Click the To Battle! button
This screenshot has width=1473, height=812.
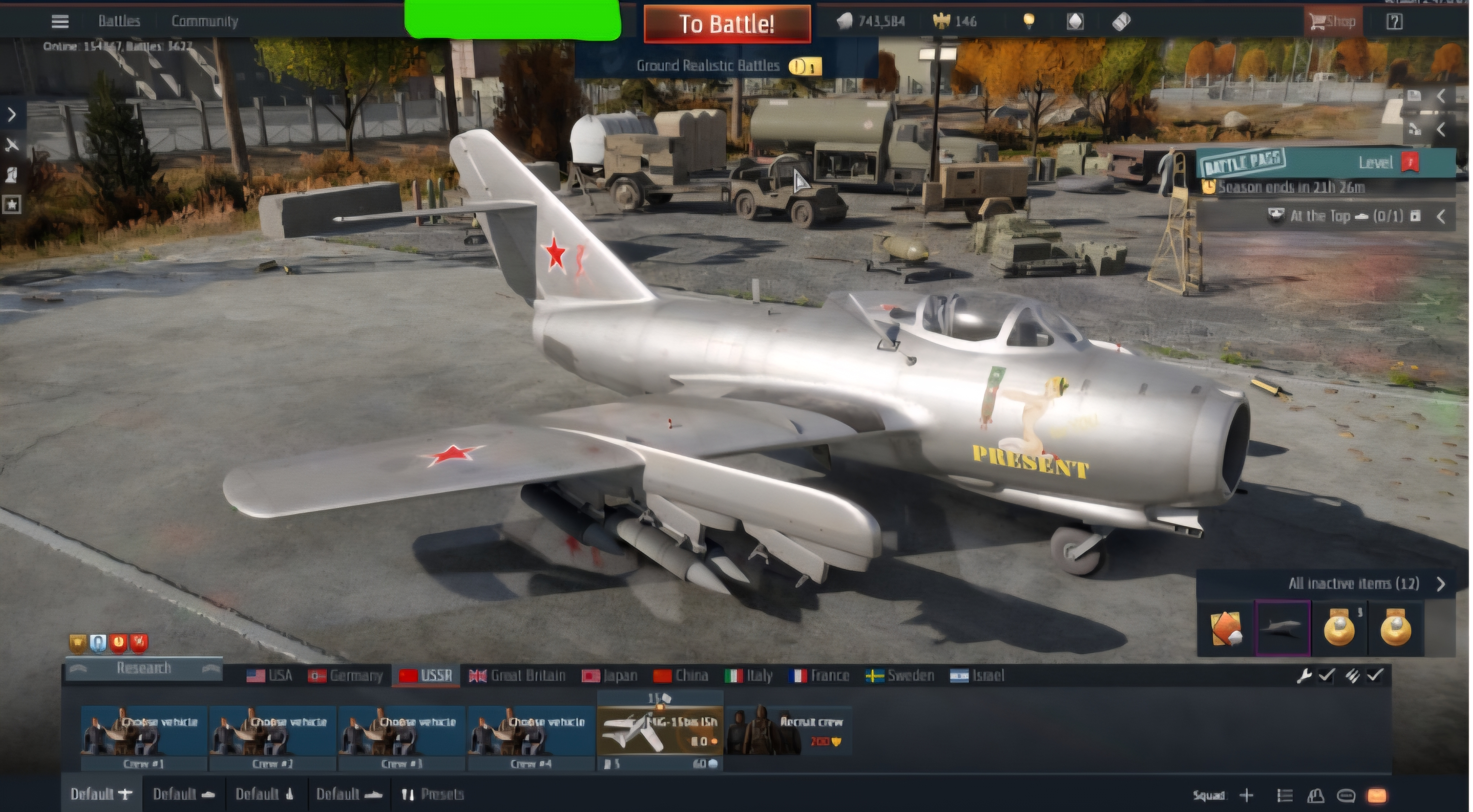click(726, 24)
